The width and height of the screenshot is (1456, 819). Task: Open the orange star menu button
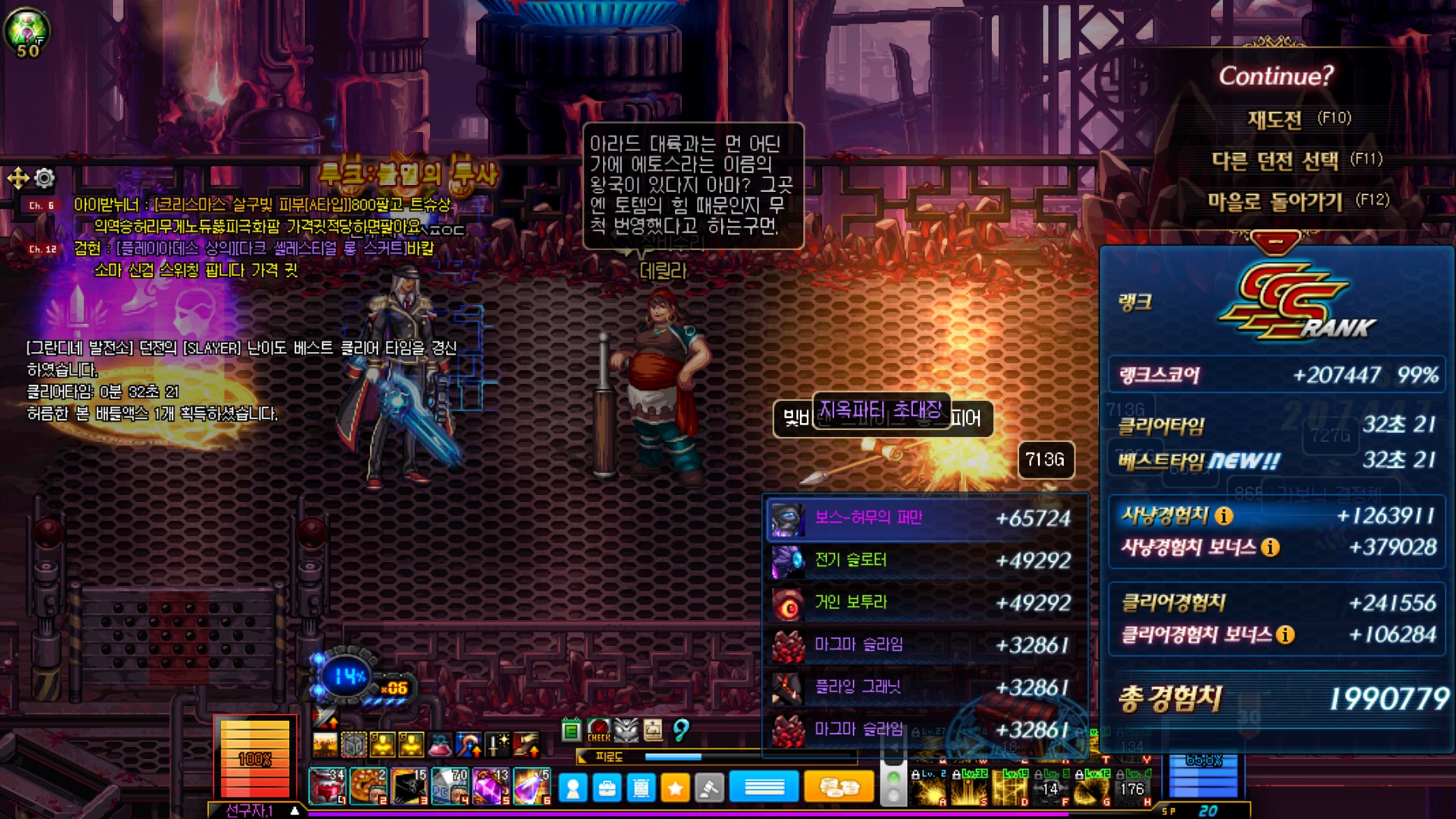[675, 789]
